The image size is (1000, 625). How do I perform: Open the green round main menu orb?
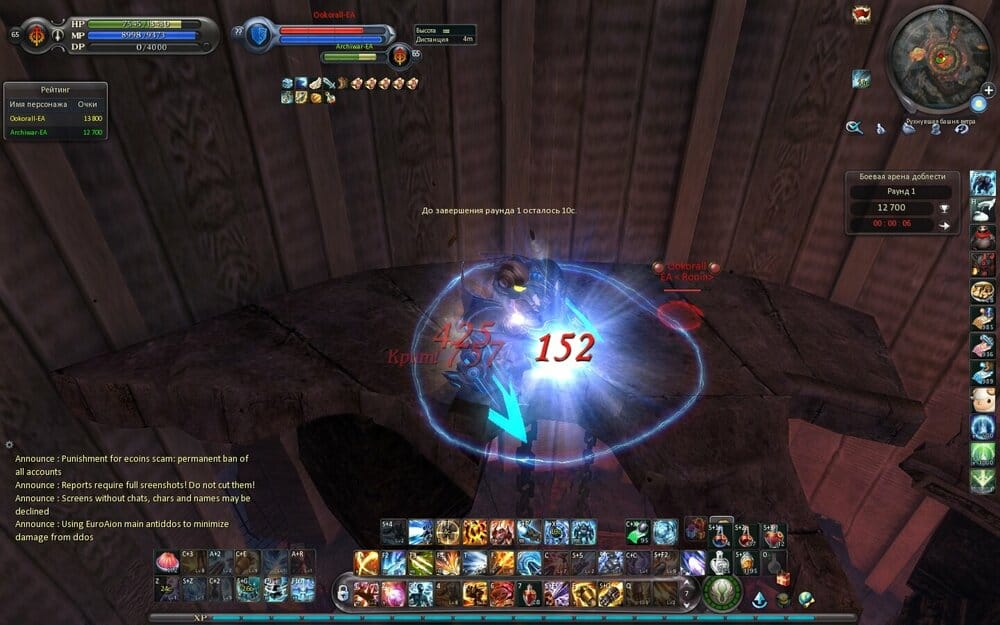[x=718, y=592]
